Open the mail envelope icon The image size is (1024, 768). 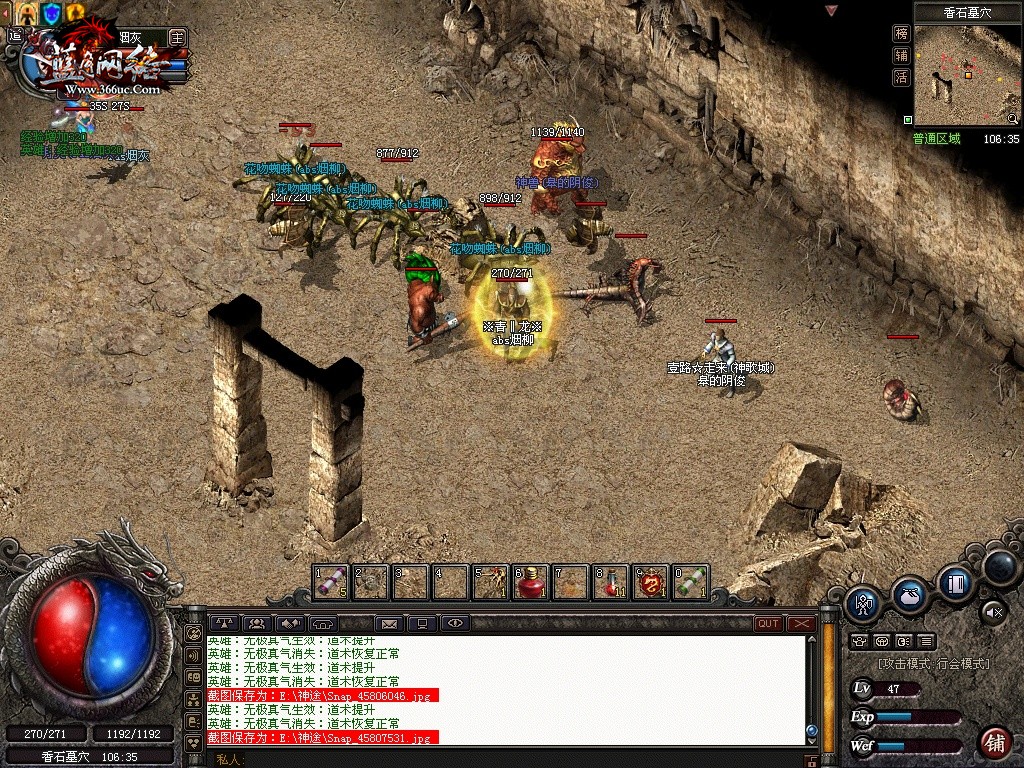389,623
